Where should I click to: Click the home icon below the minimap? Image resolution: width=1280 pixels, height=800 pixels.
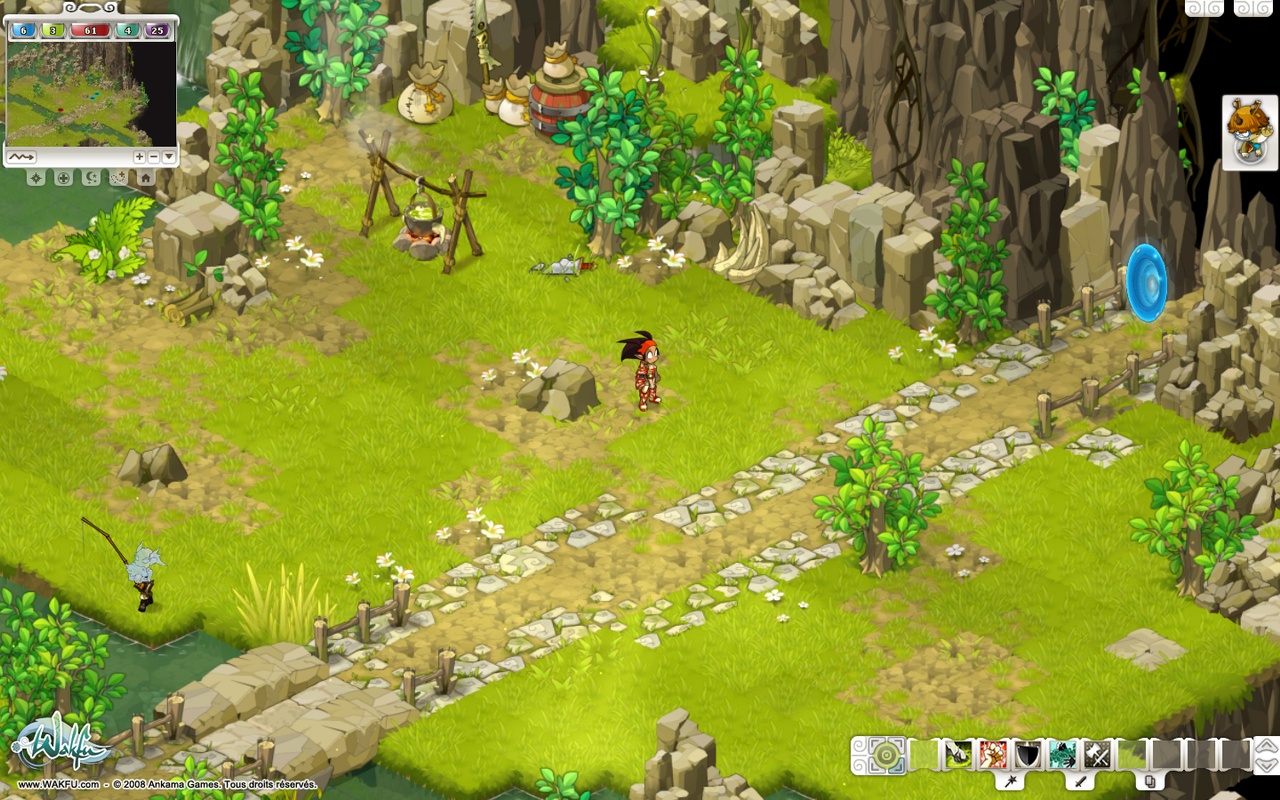tap(145, 178)
